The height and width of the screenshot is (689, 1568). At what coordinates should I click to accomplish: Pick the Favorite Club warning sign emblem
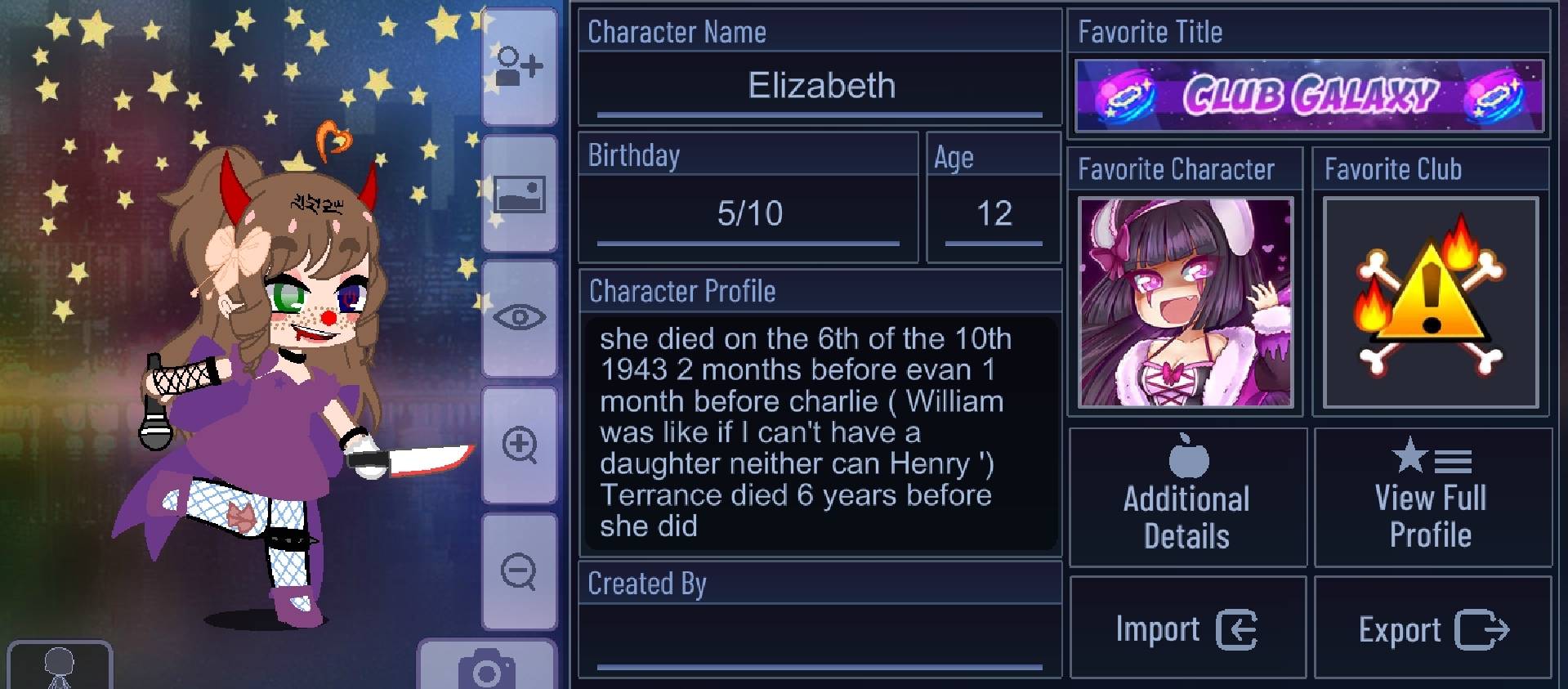(x=1431, y=302)
